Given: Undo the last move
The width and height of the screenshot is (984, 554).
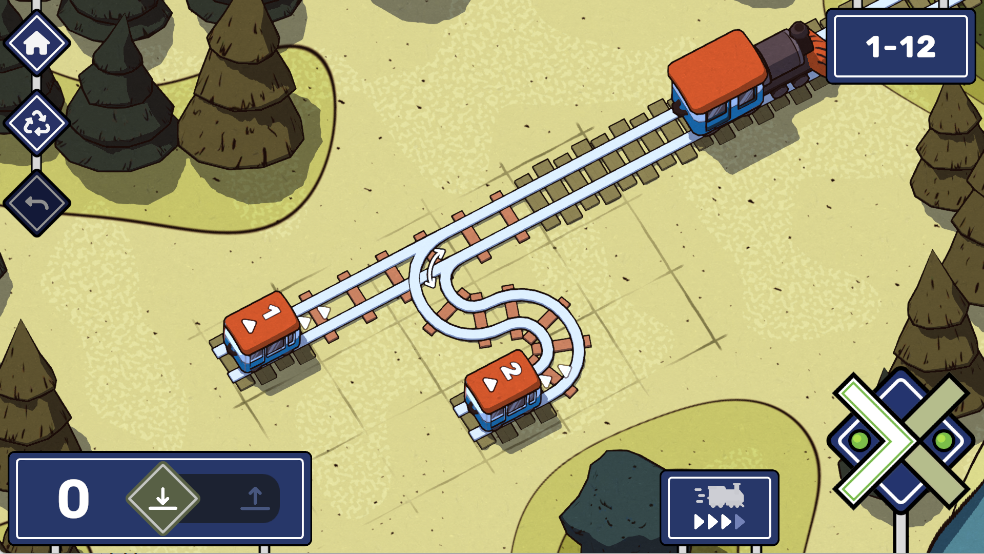Looking at the screenshot, I should coord(37,203).
